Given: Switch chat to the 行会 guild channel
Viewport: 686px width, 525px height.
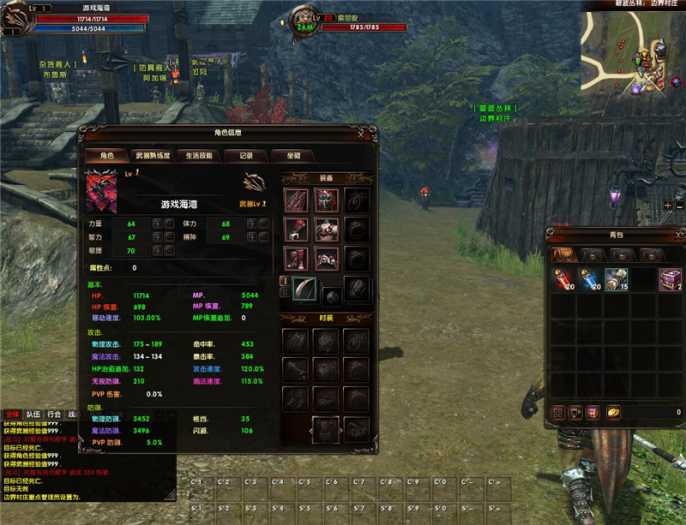Looking at the screenshot, I should (53, 413).
